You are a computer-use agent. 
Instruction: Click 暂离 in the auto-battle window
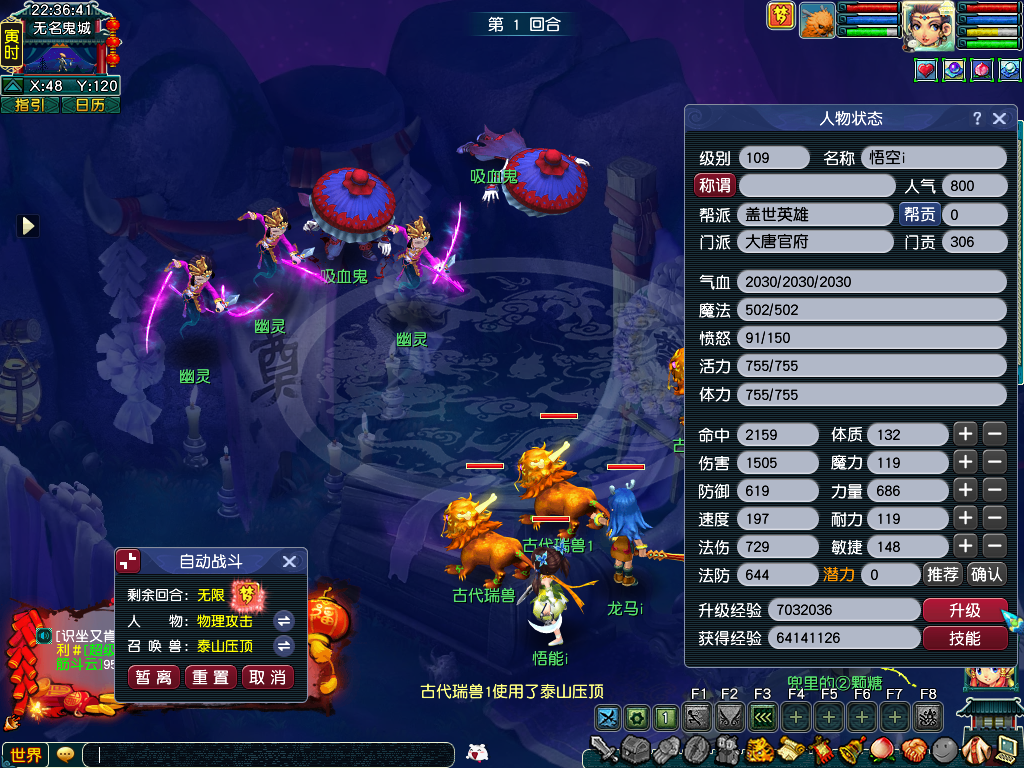tap(154, 677)
